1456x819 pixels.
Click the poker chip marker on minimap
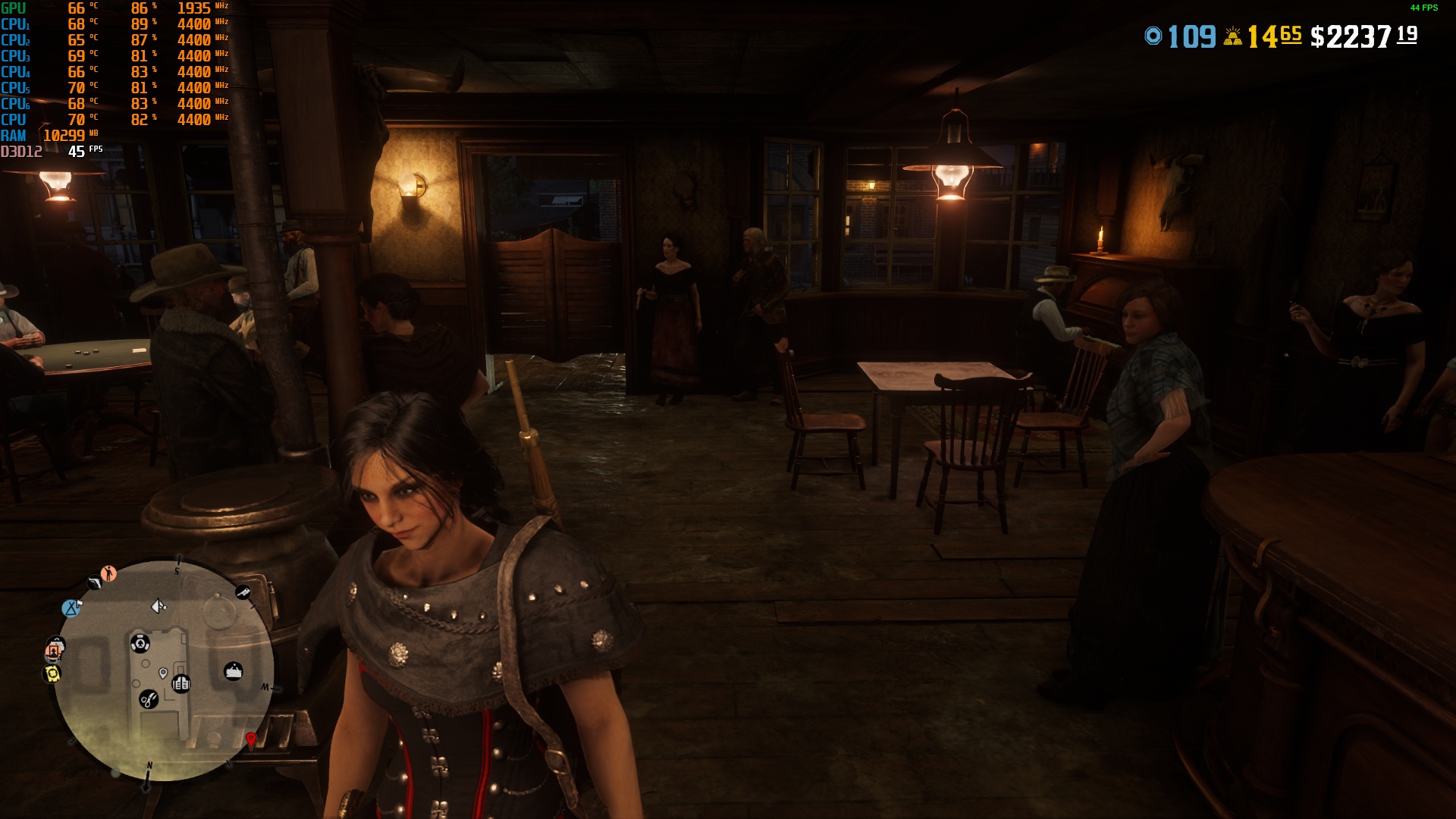pyautogui.click(x=140, y=644)
